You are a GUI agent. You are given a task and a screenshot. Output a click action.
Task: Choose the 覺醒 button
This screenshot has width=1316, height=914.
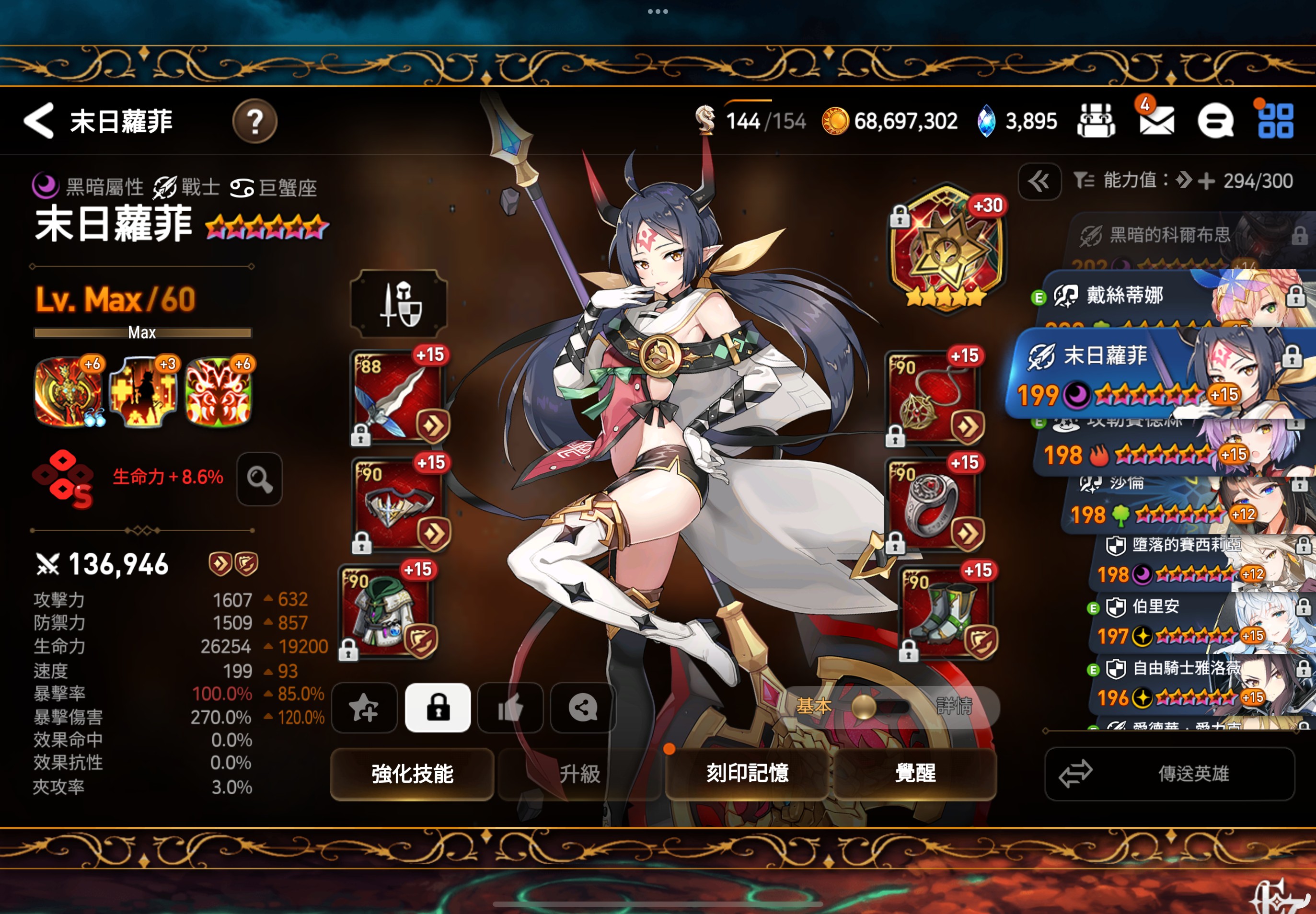point(915,774)
